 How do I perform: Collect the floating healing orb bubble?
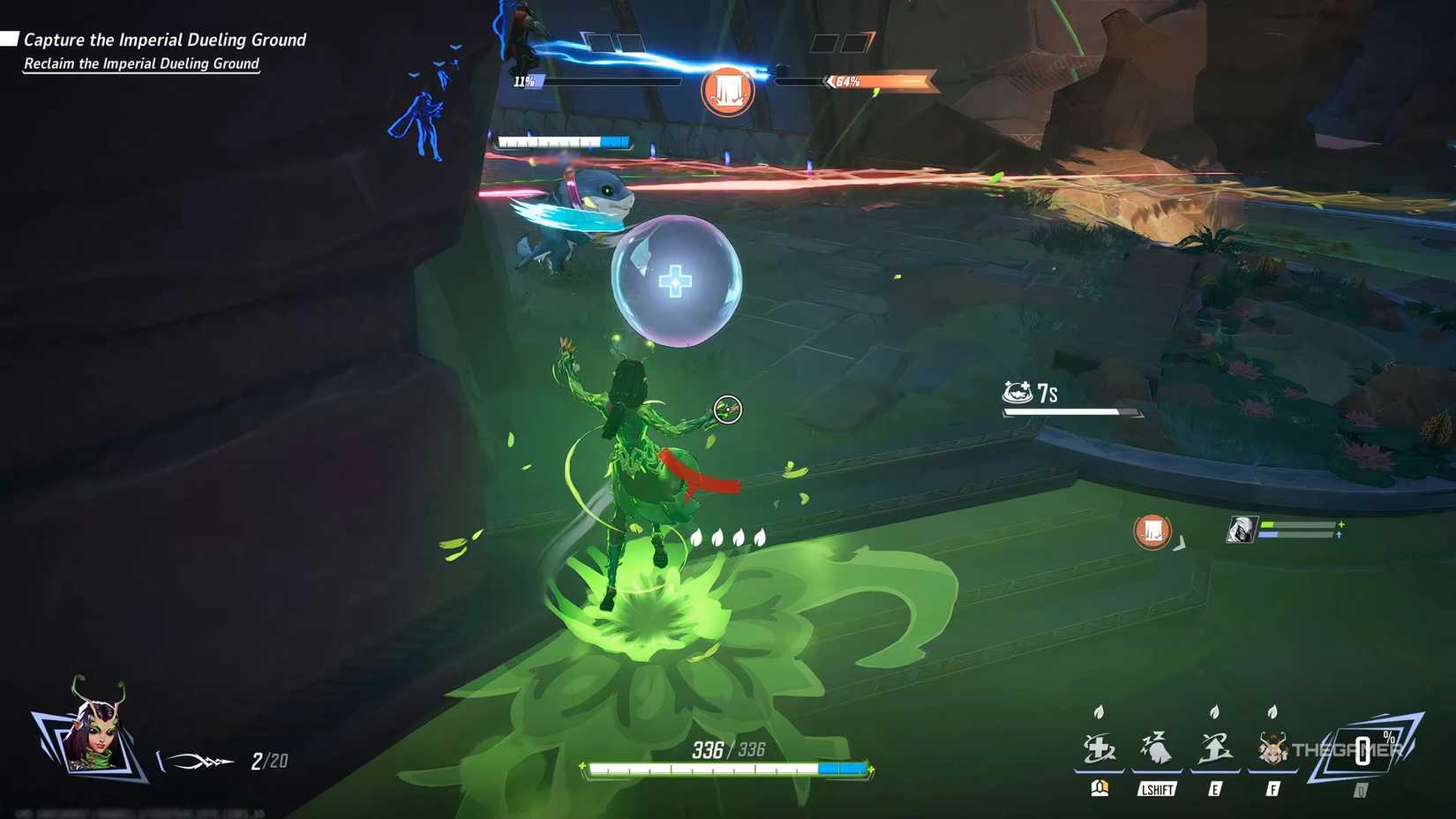(676, 282)
